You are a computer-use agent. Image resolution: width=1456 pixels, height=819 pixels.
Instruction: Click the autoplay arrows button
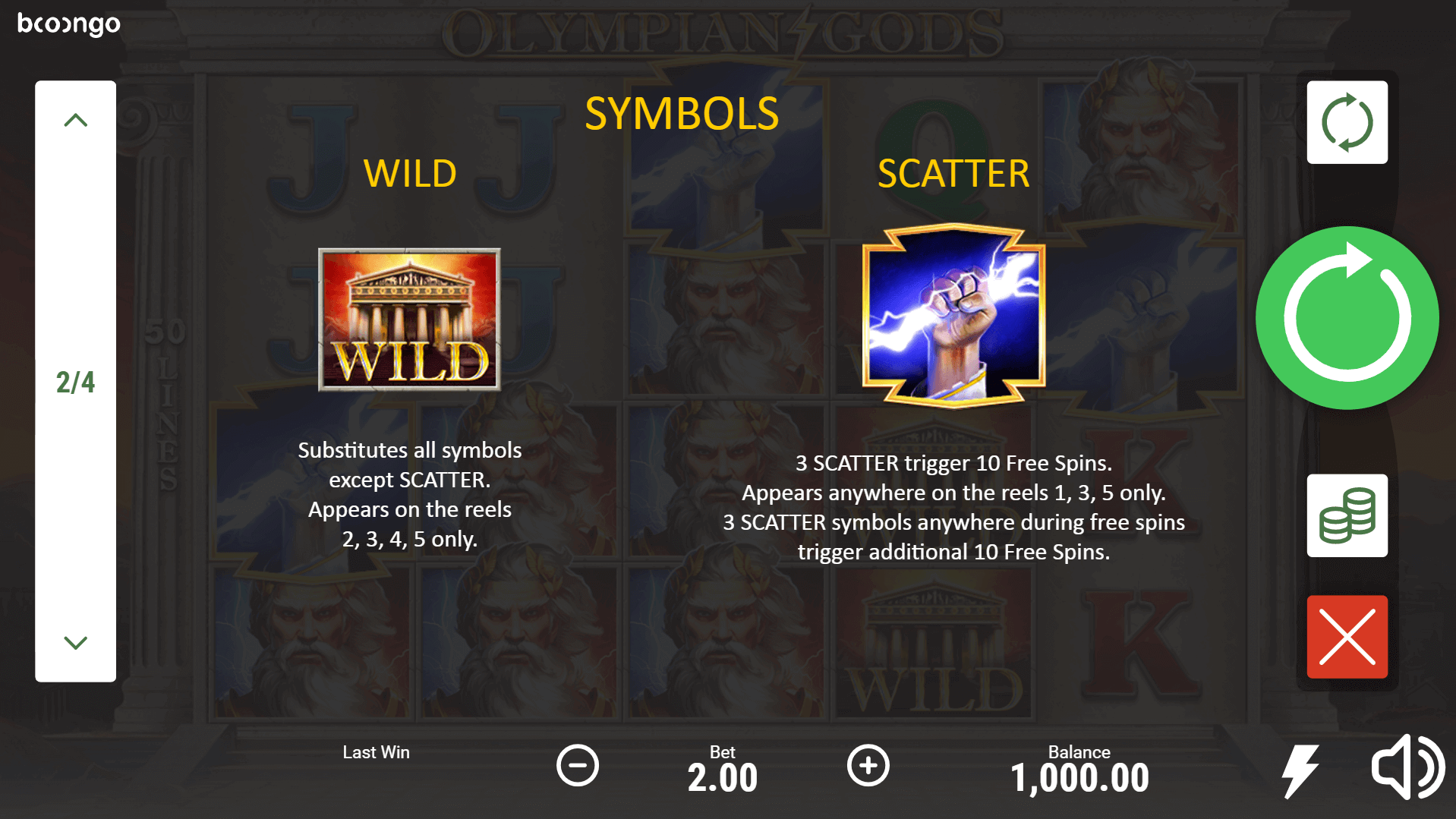pyautogui.click(x=1347, y=122)
